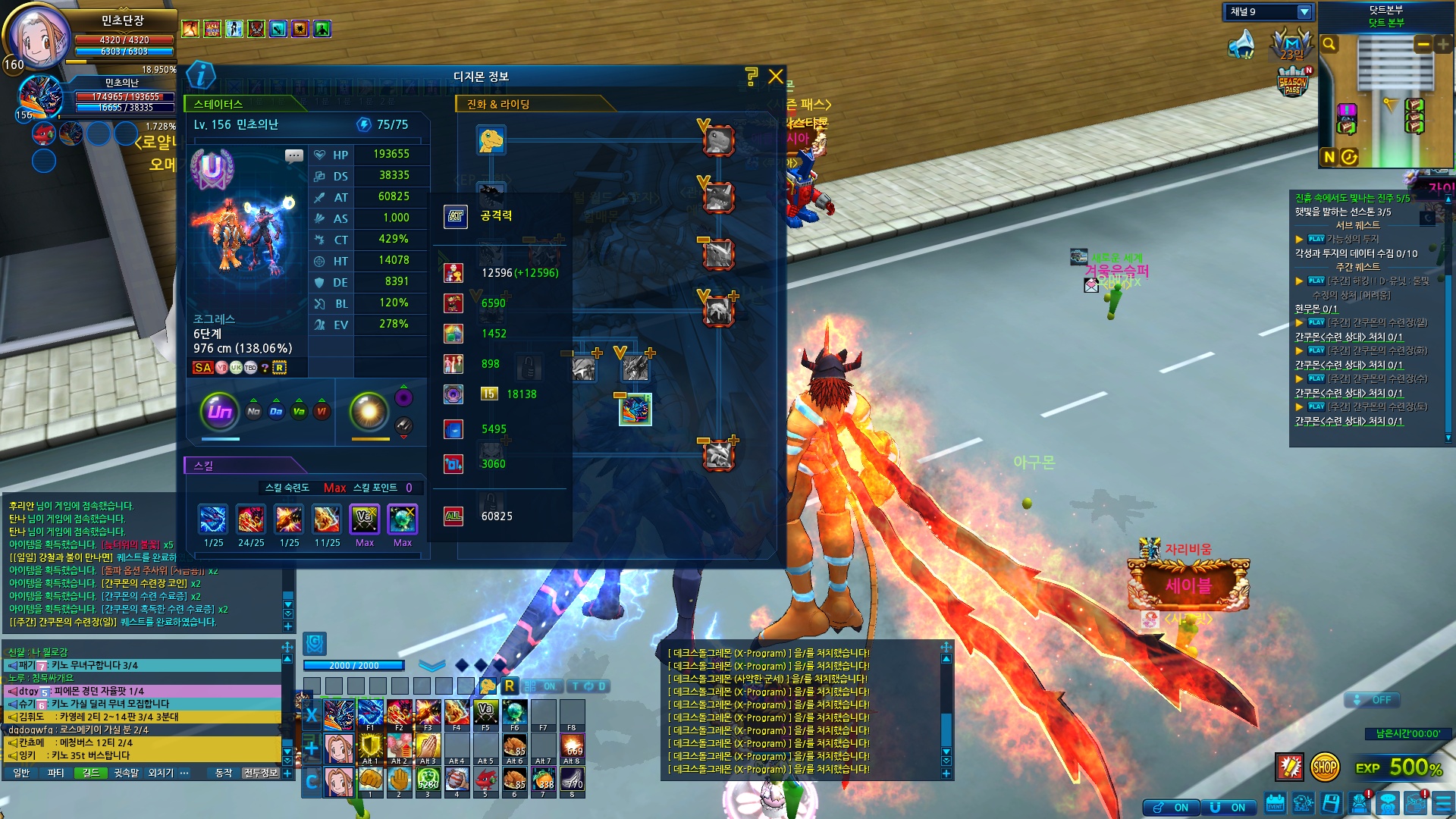Screen dimensions: 1456x819
Task: Open the megaphone announcement icon
Action: (x=1242, y=44)
